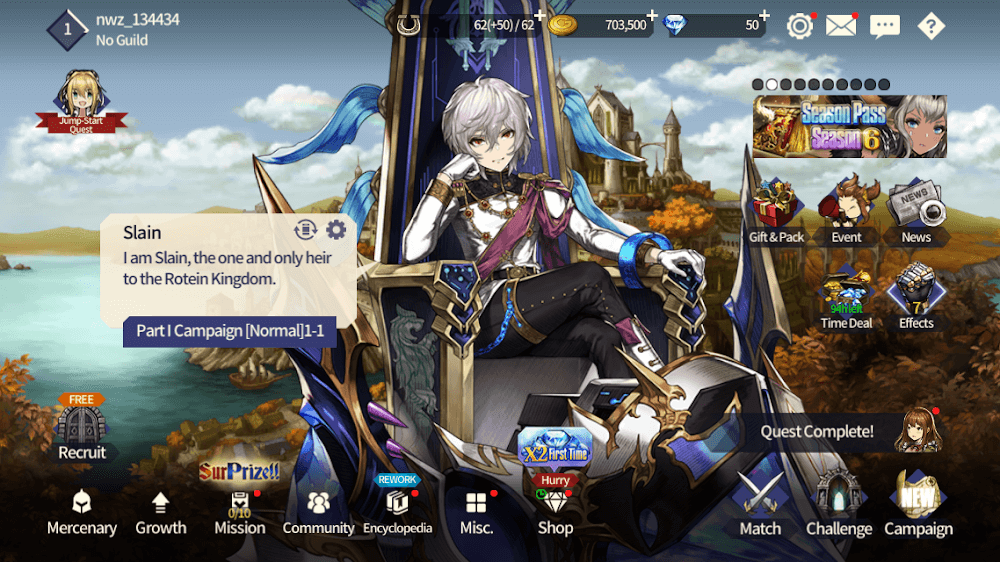
Task: Select Part I Campaign [Normal]1-1 button
Action: coord(230,331)
